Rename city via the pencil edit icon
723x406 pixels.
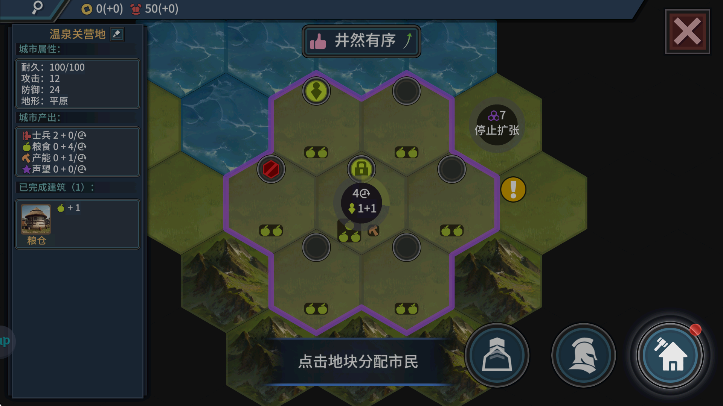click(x=117, y=34)
